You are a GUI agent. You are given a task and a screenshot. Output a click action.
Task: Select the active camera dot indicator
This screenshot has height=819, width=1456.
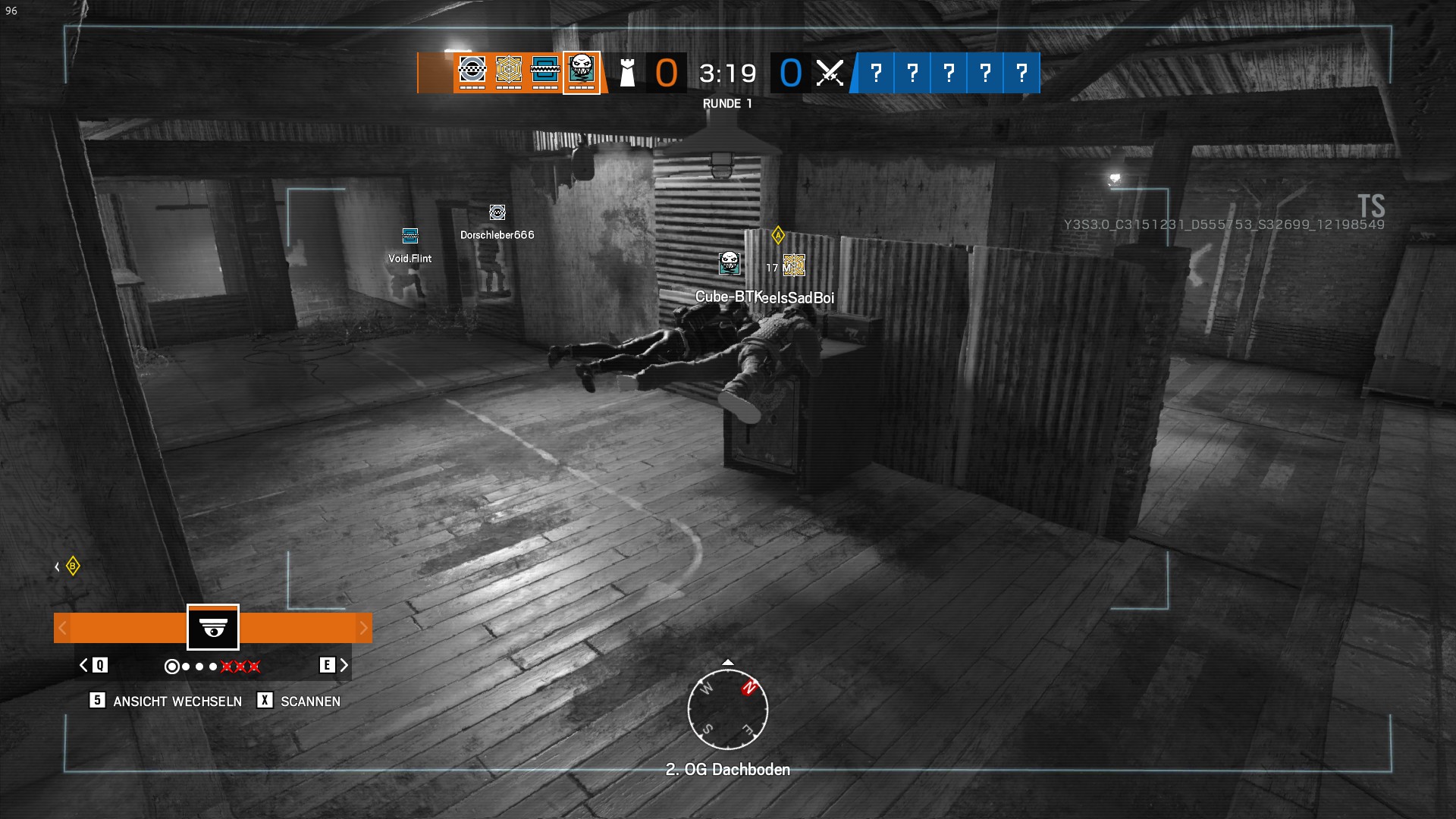174,667
